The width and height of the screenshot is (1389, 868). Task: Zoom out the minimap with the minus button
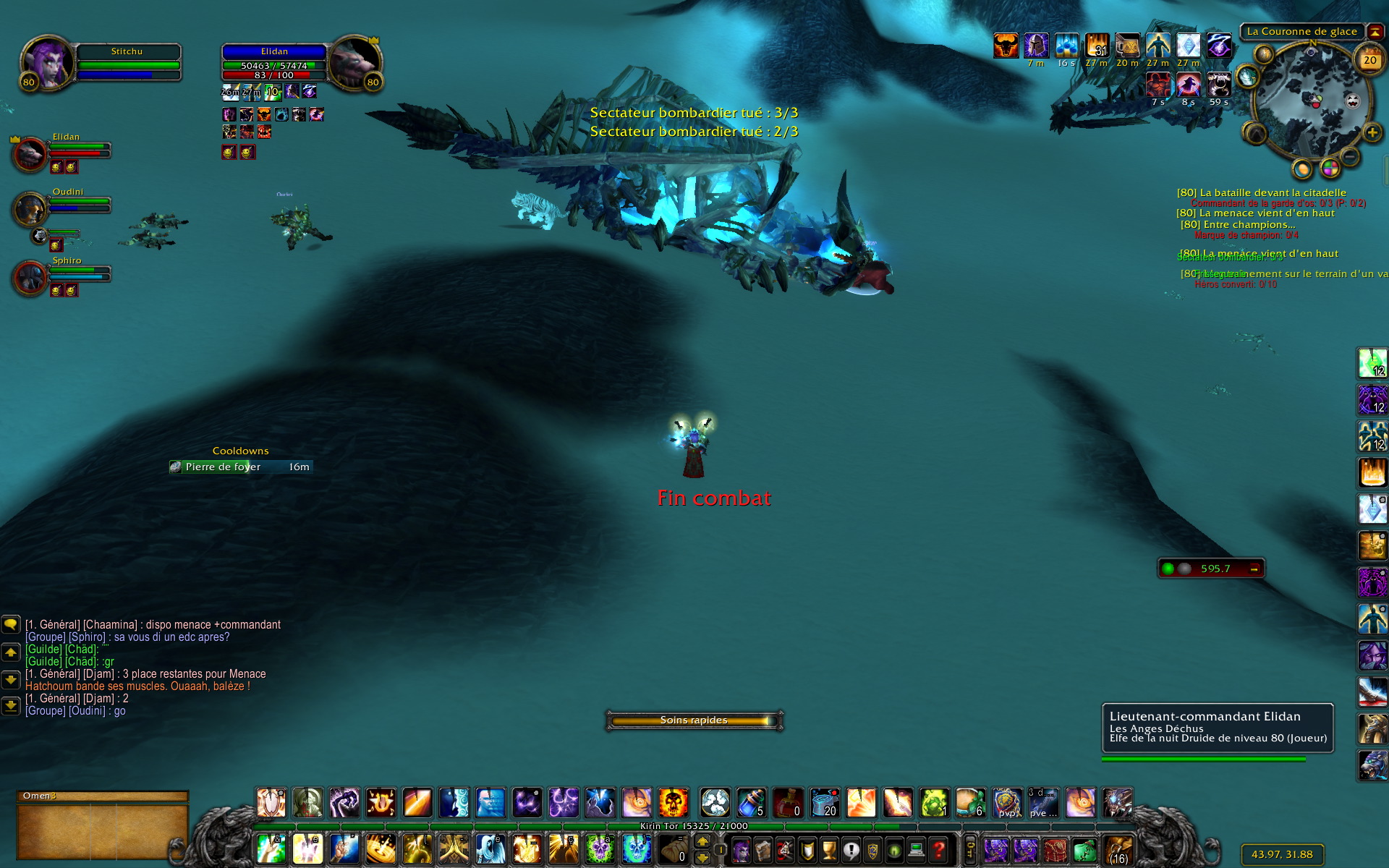point(1350,156)
